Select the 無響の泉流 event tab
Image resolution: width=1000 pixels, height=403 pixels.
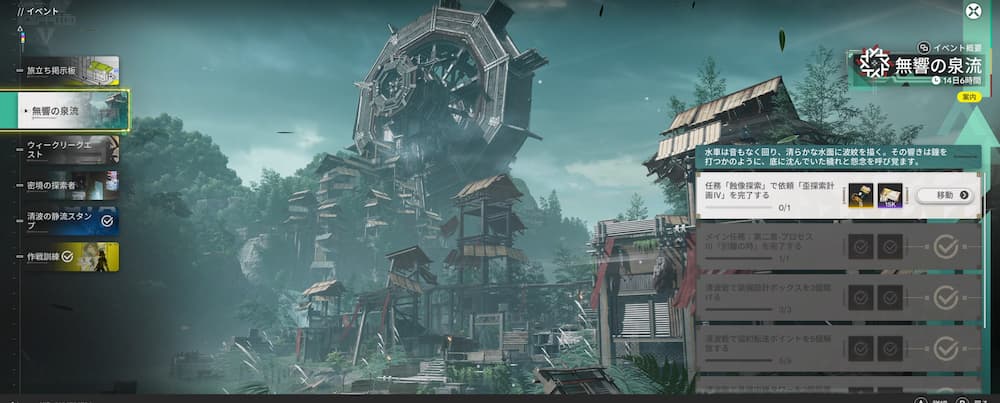point(72,110)
